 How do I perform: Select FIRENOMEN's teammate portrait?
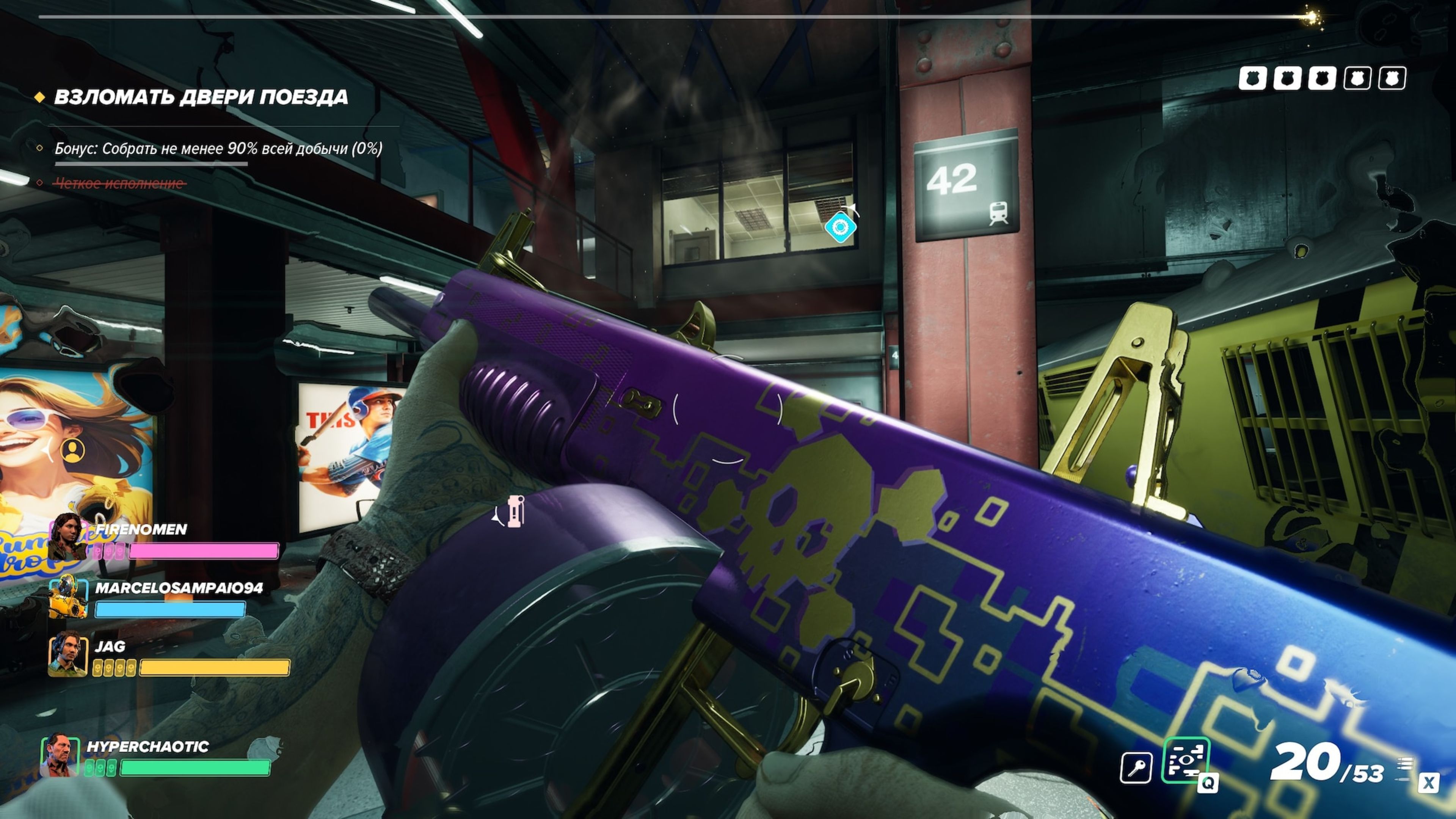[67, 537]
